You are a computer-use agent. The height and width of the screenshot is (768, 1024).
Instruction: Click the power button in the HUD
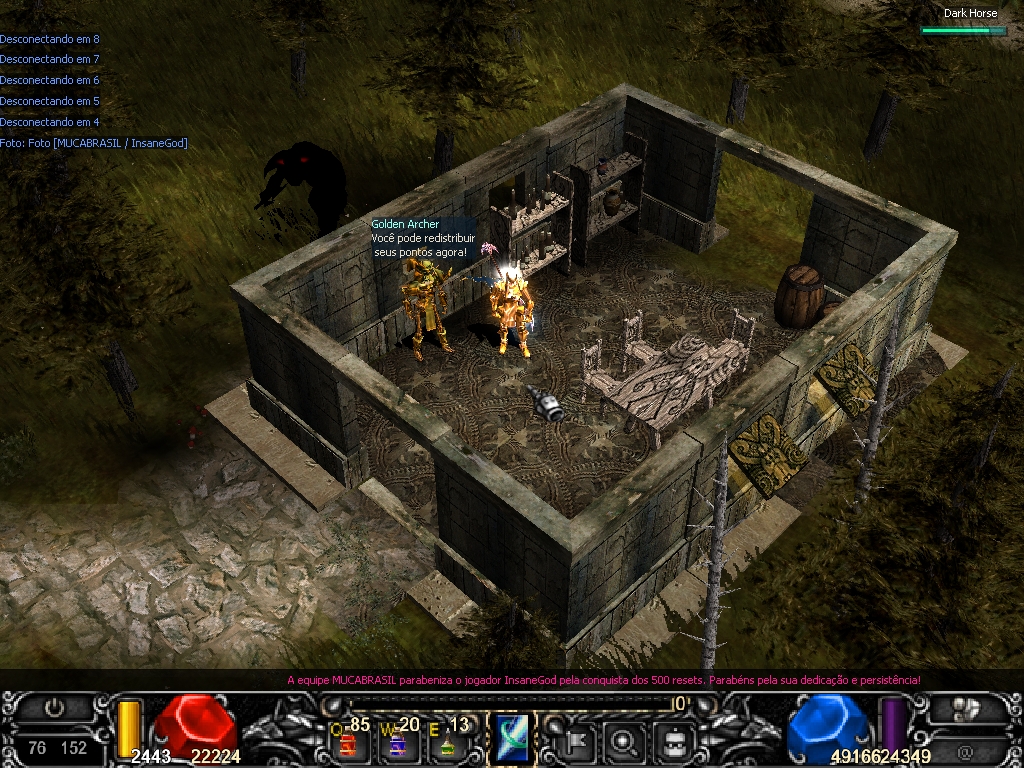(x=55, y=708)
